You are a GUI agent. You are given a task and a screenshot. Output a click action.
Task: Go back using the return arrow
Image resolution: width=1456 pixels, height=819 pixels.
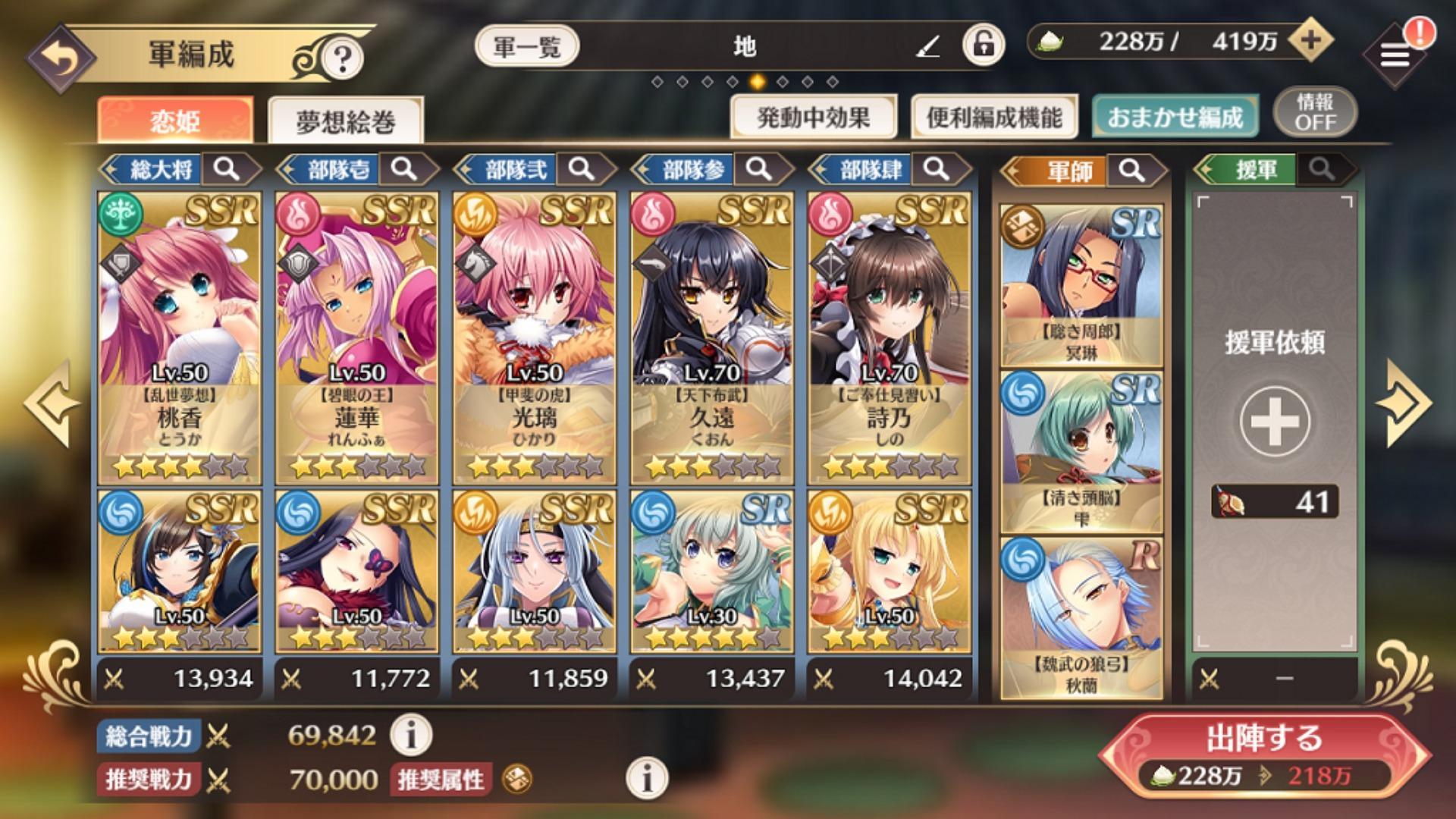click(61, 59)
